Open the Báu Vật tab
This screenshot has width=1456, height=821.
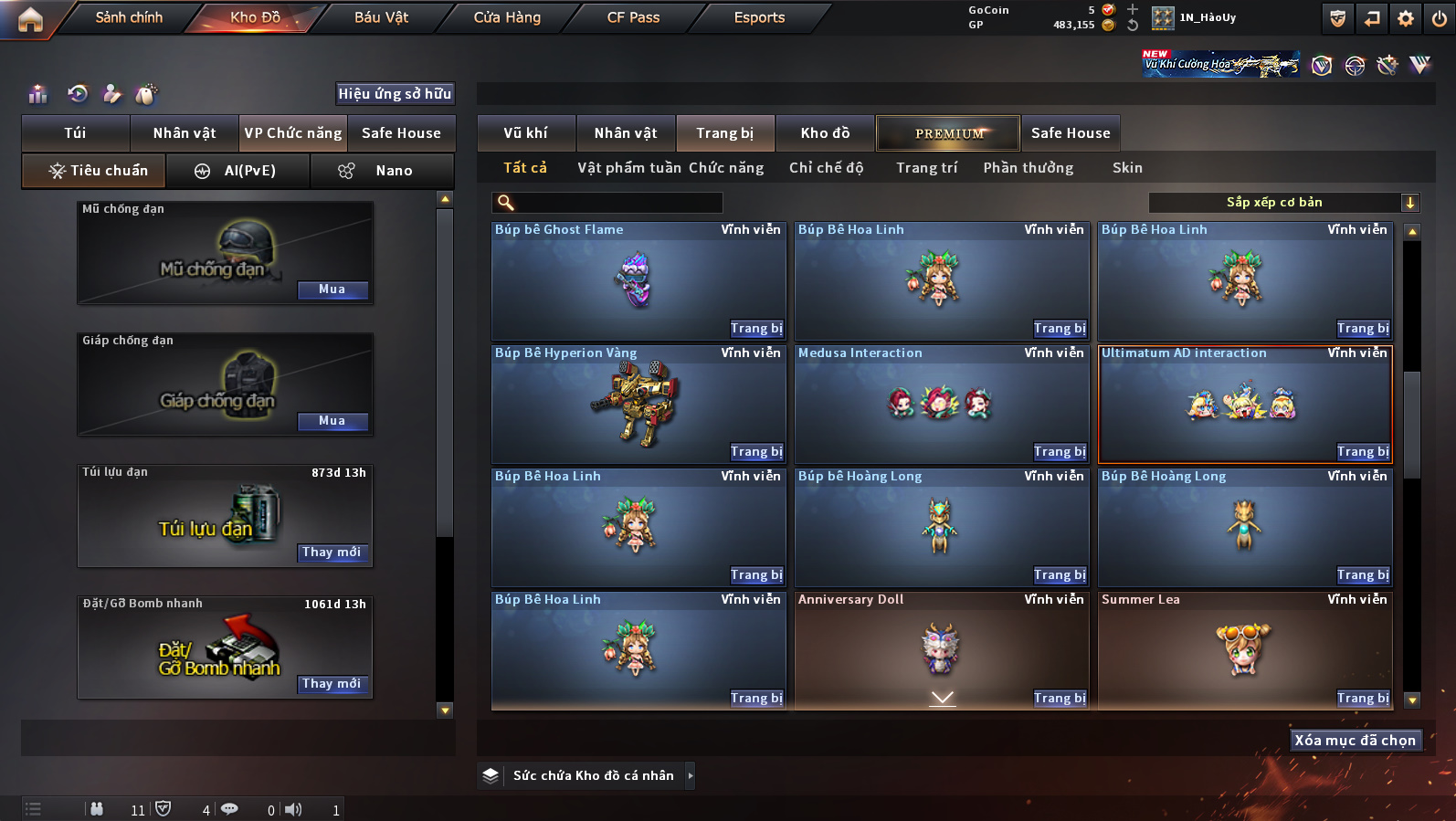click(381, 17)
